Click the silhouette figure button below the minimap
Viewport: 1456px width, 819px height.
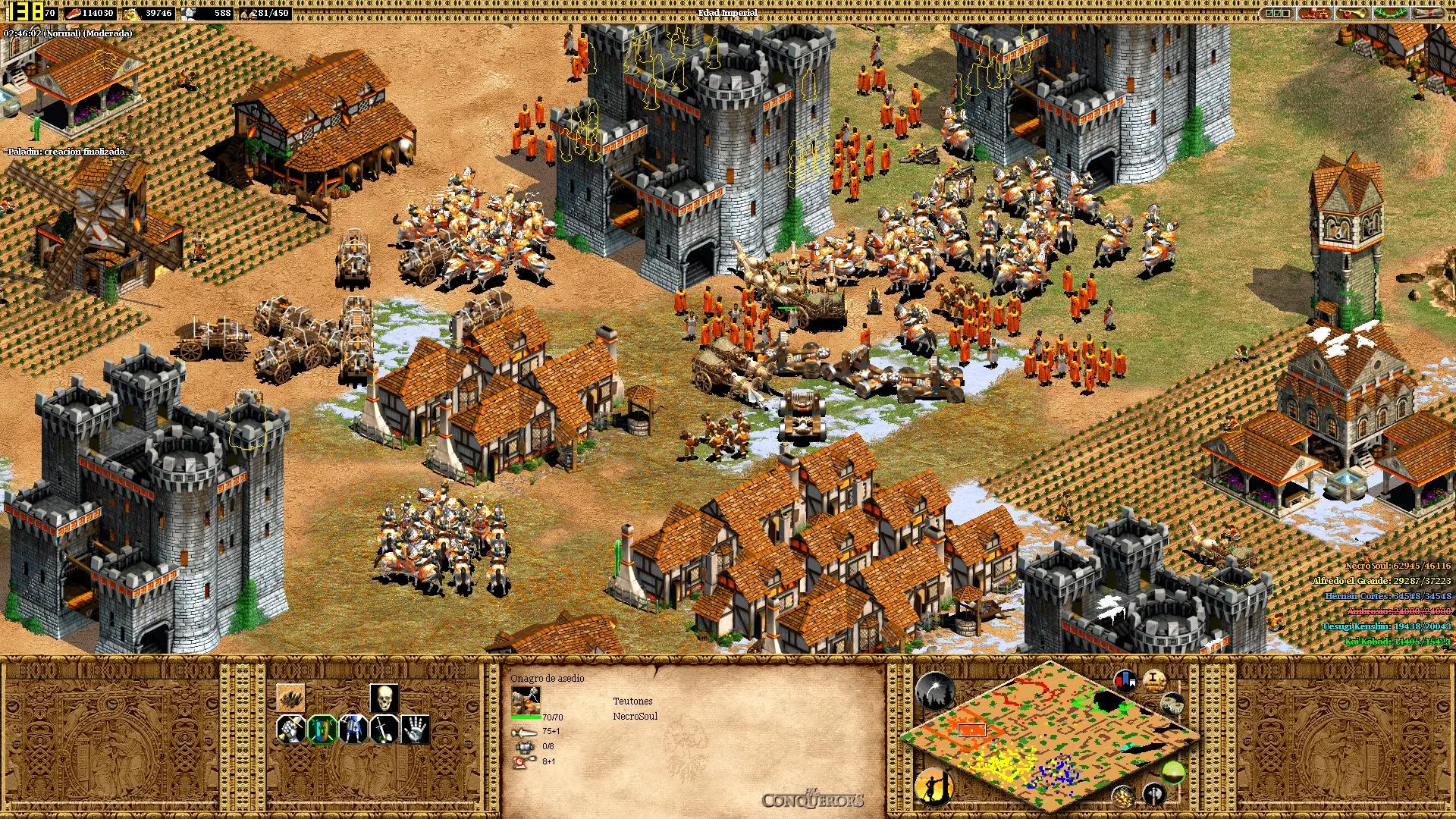[934, 788]
